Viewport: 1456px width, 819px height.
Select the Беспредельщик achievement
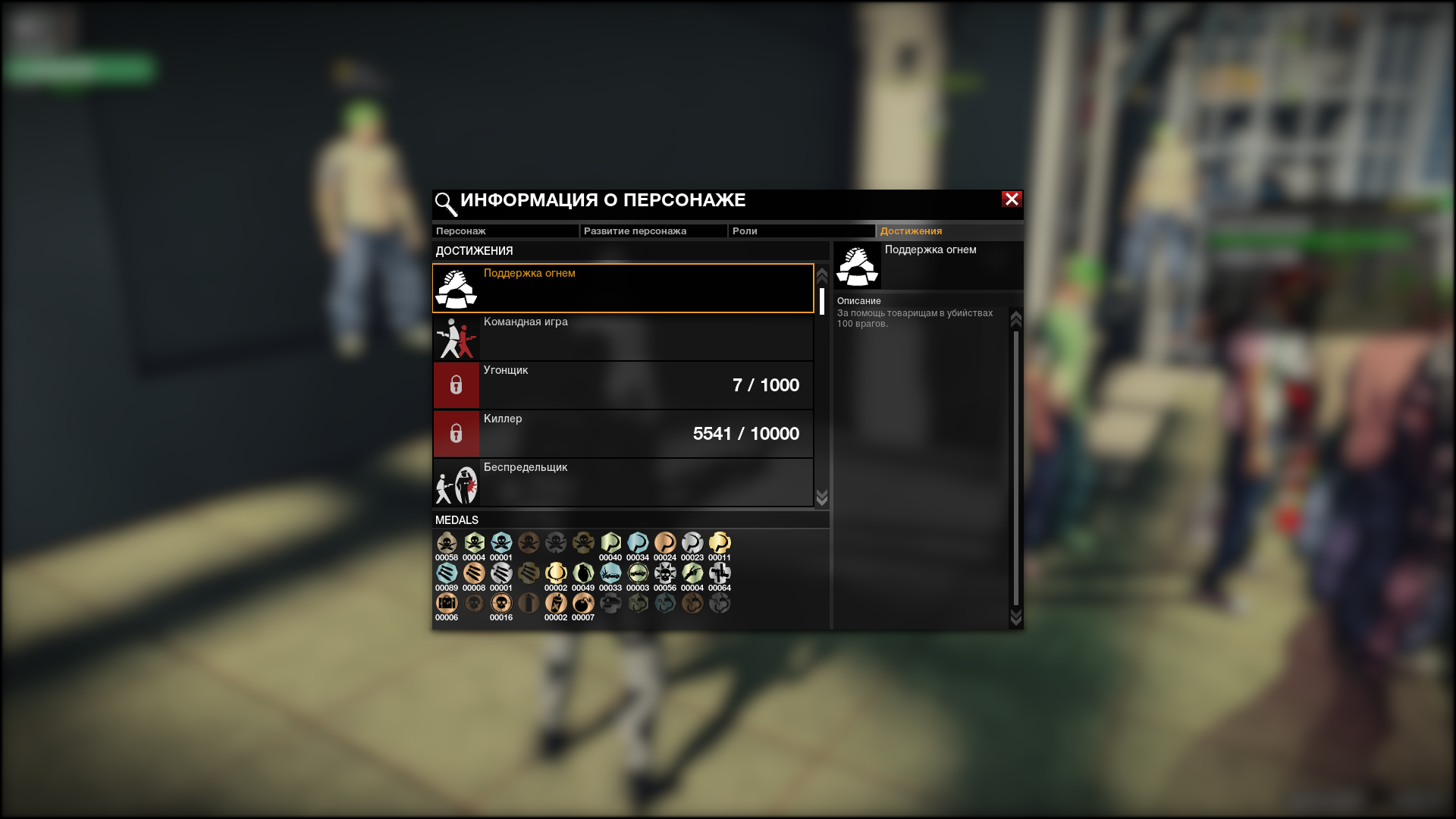(x=623, y=482)
